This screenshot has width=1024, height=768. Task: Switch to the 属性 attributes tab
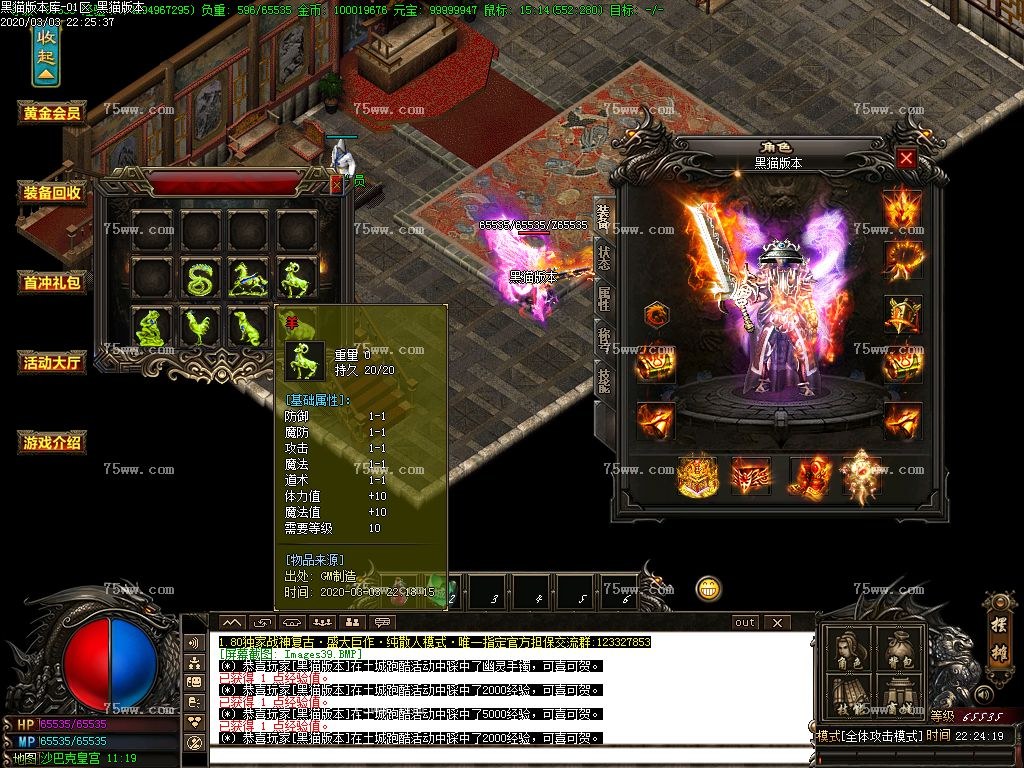tap(604, 297)
